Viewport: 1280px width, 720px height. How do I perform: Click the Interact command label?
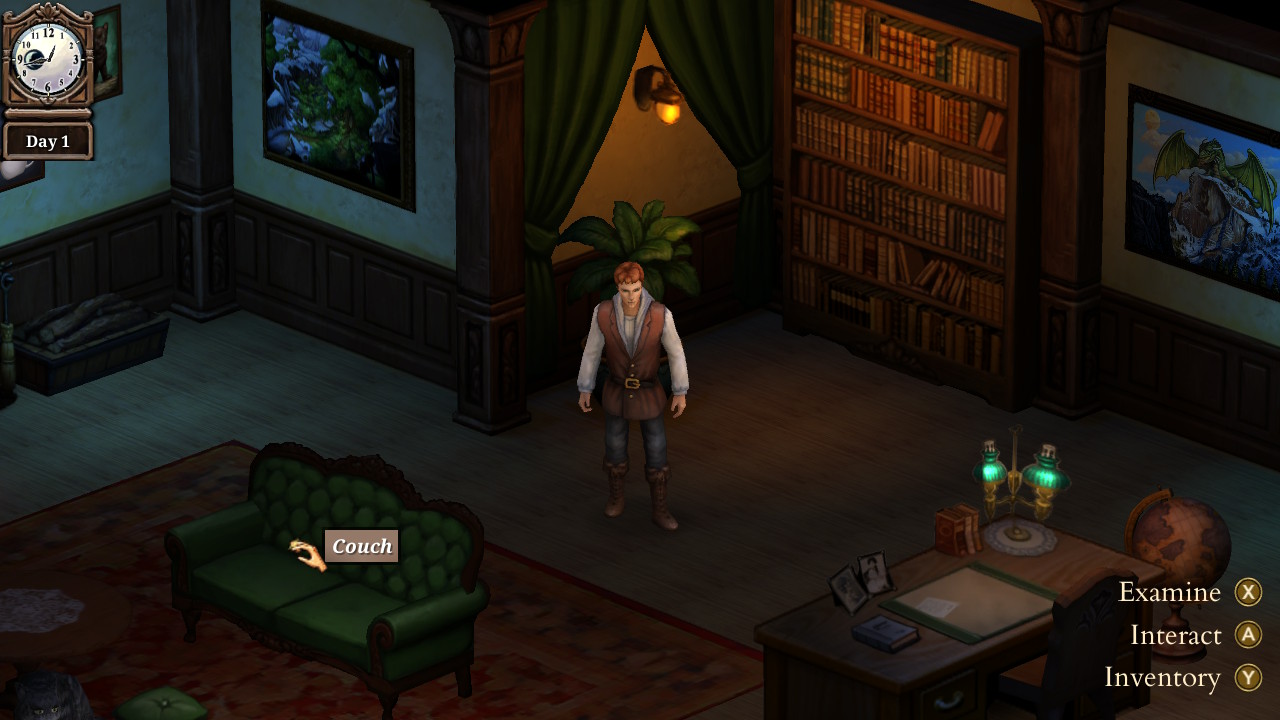[x=1175, y=635]
